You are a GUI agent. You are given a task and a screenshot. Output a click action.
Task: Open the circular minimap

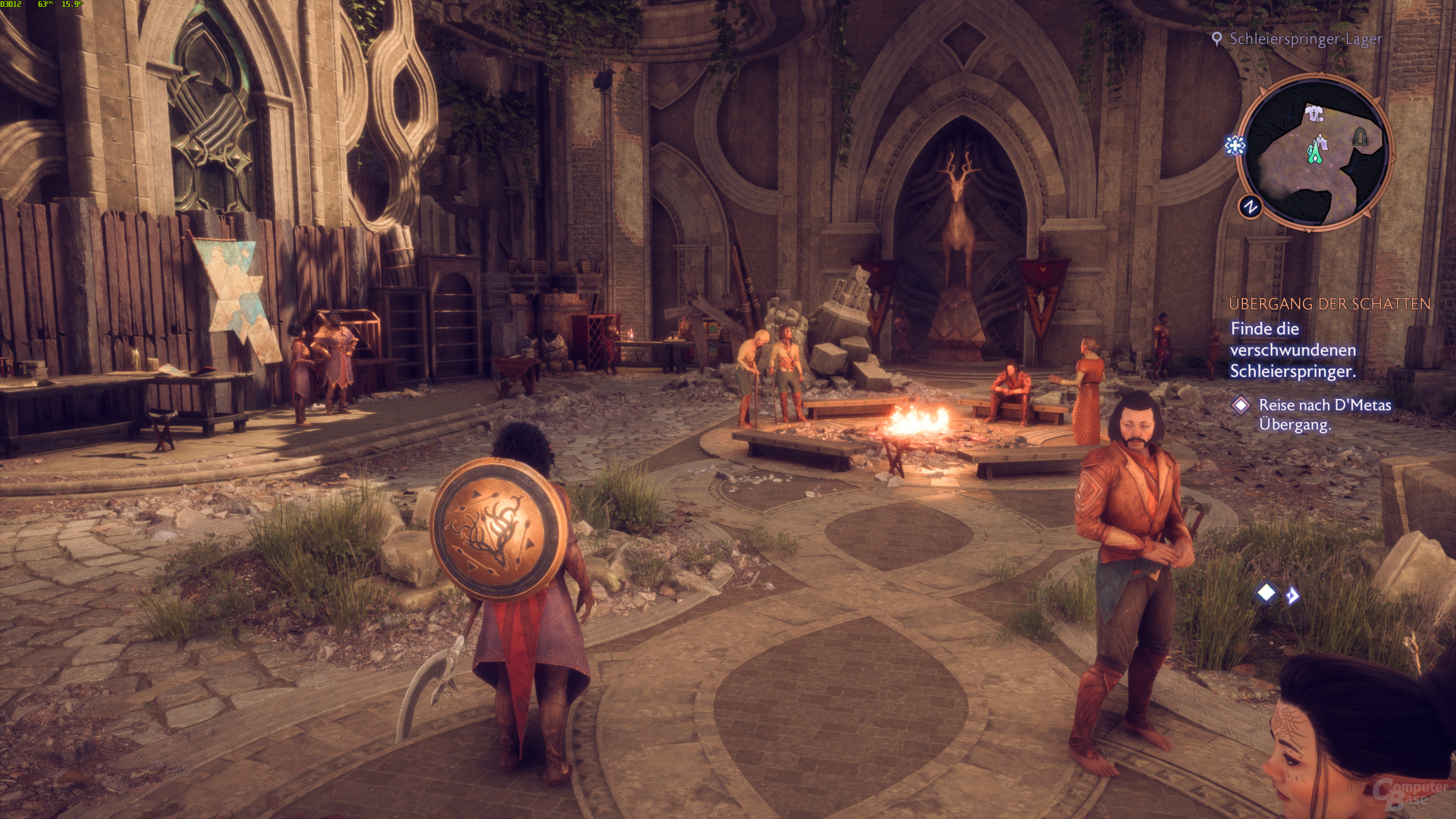click(1316, 152)
